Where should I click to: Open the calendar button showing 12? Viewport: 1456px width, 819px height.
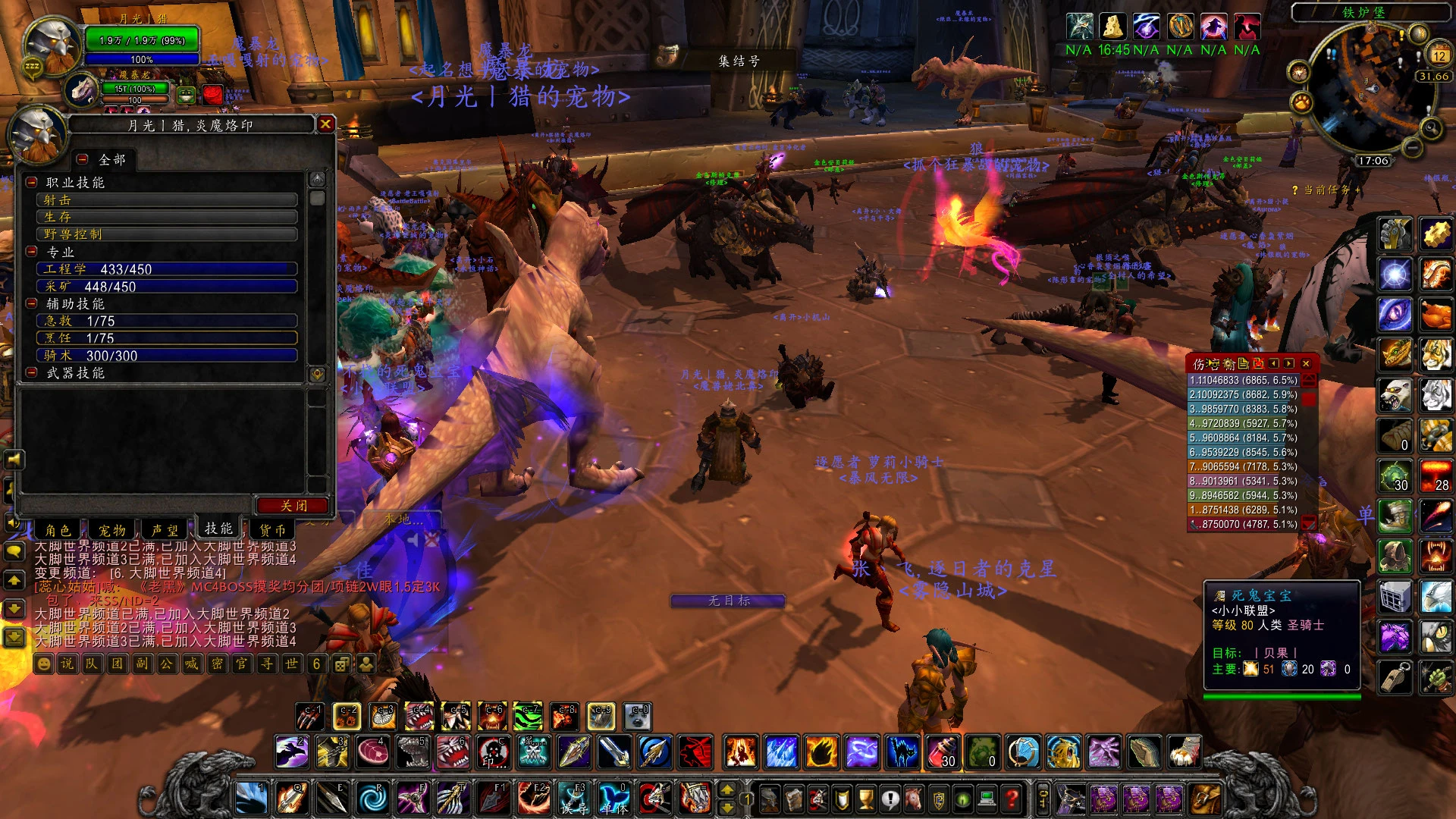click(1439, 55)
